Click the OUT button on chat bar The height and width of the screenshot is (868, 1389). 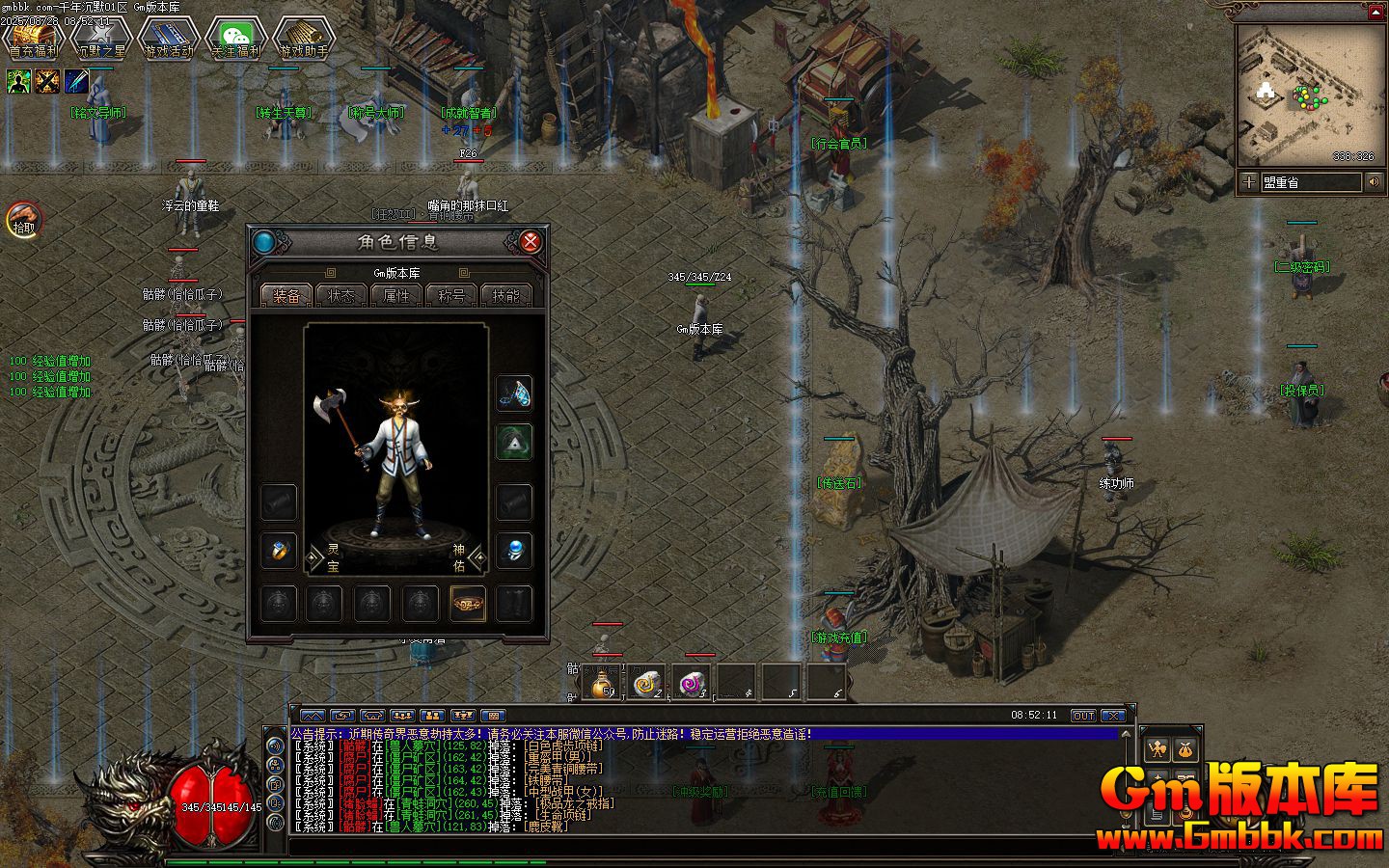point(1083,716)
